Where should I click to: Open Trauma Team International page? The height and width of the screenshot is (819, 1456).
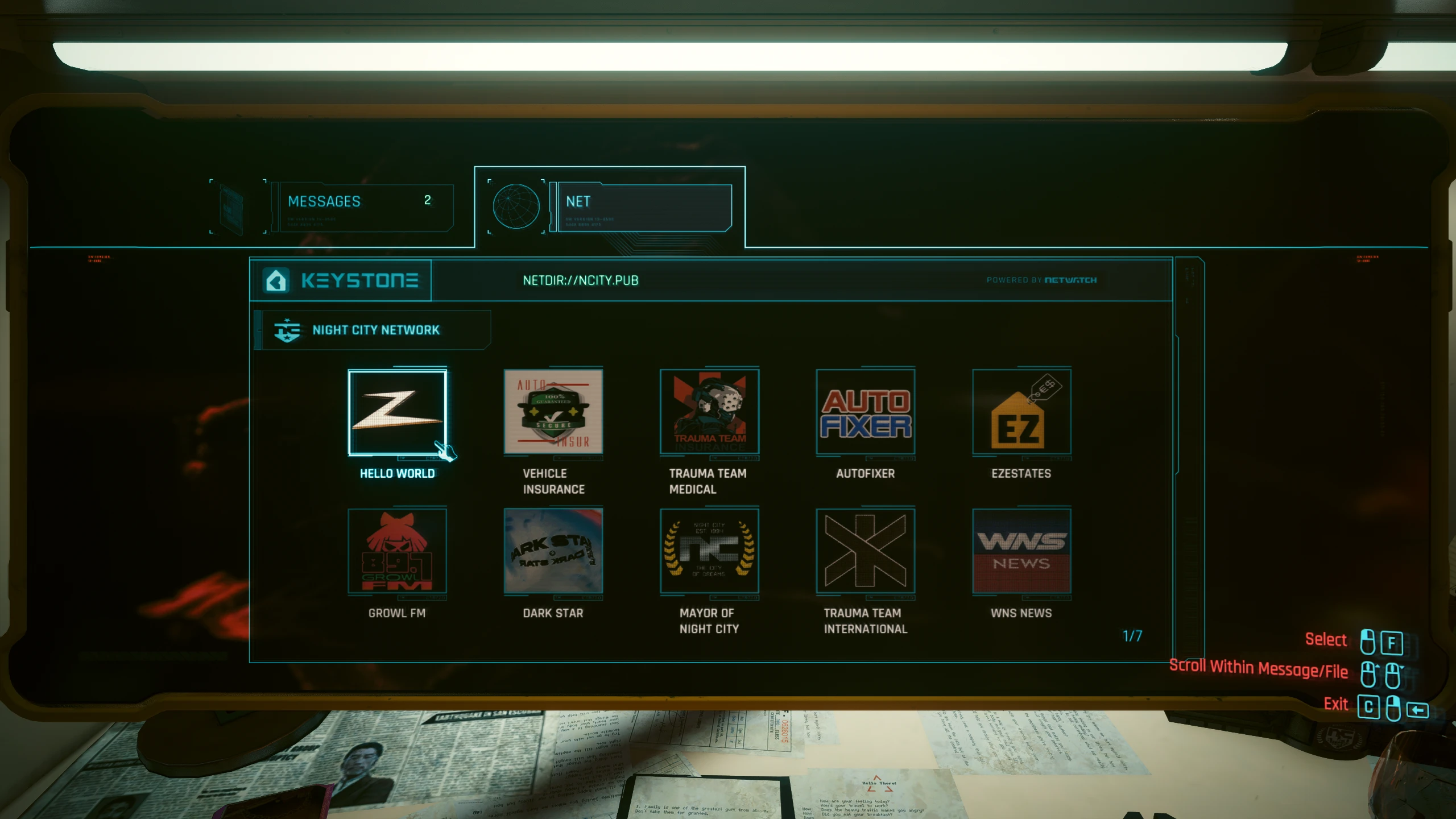865,552
